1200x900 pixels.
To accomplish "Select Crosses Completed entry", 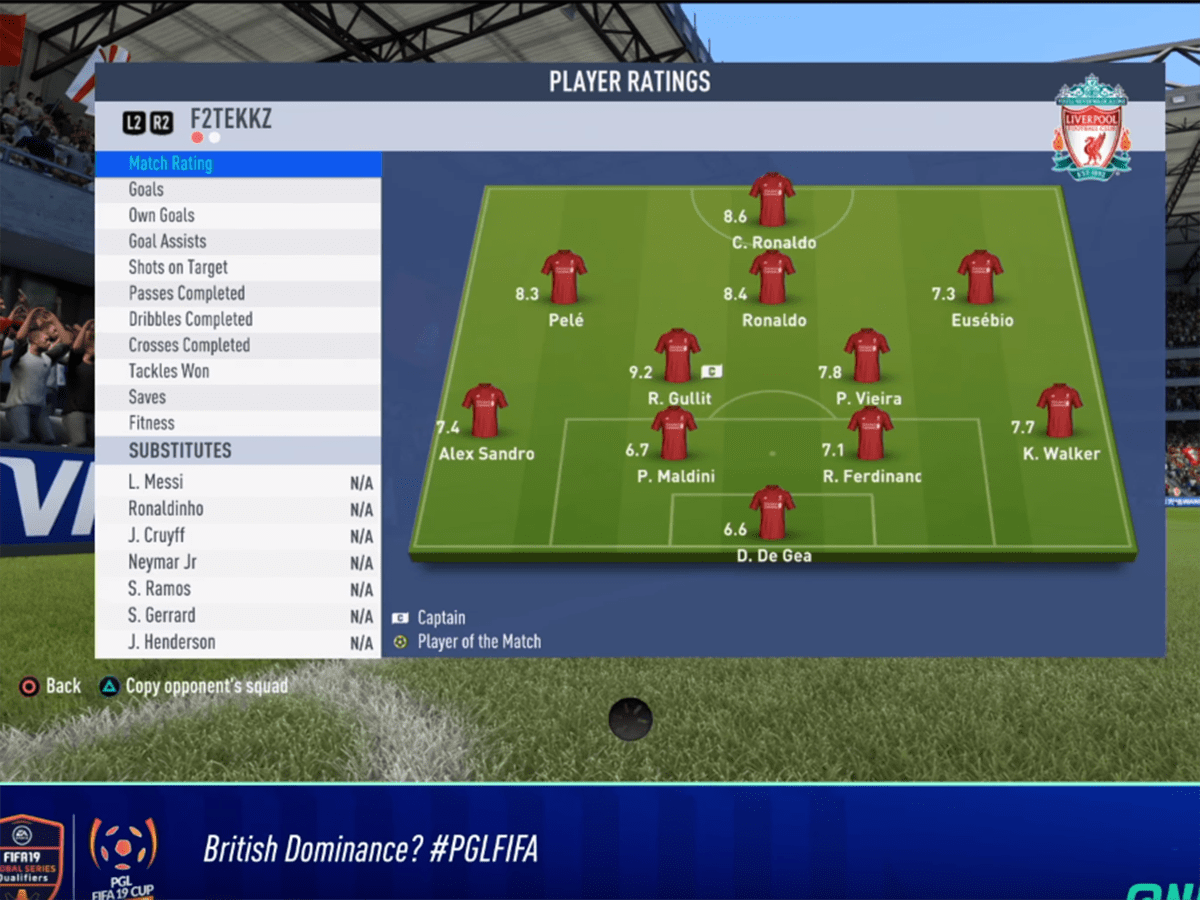I will [237, 346].
